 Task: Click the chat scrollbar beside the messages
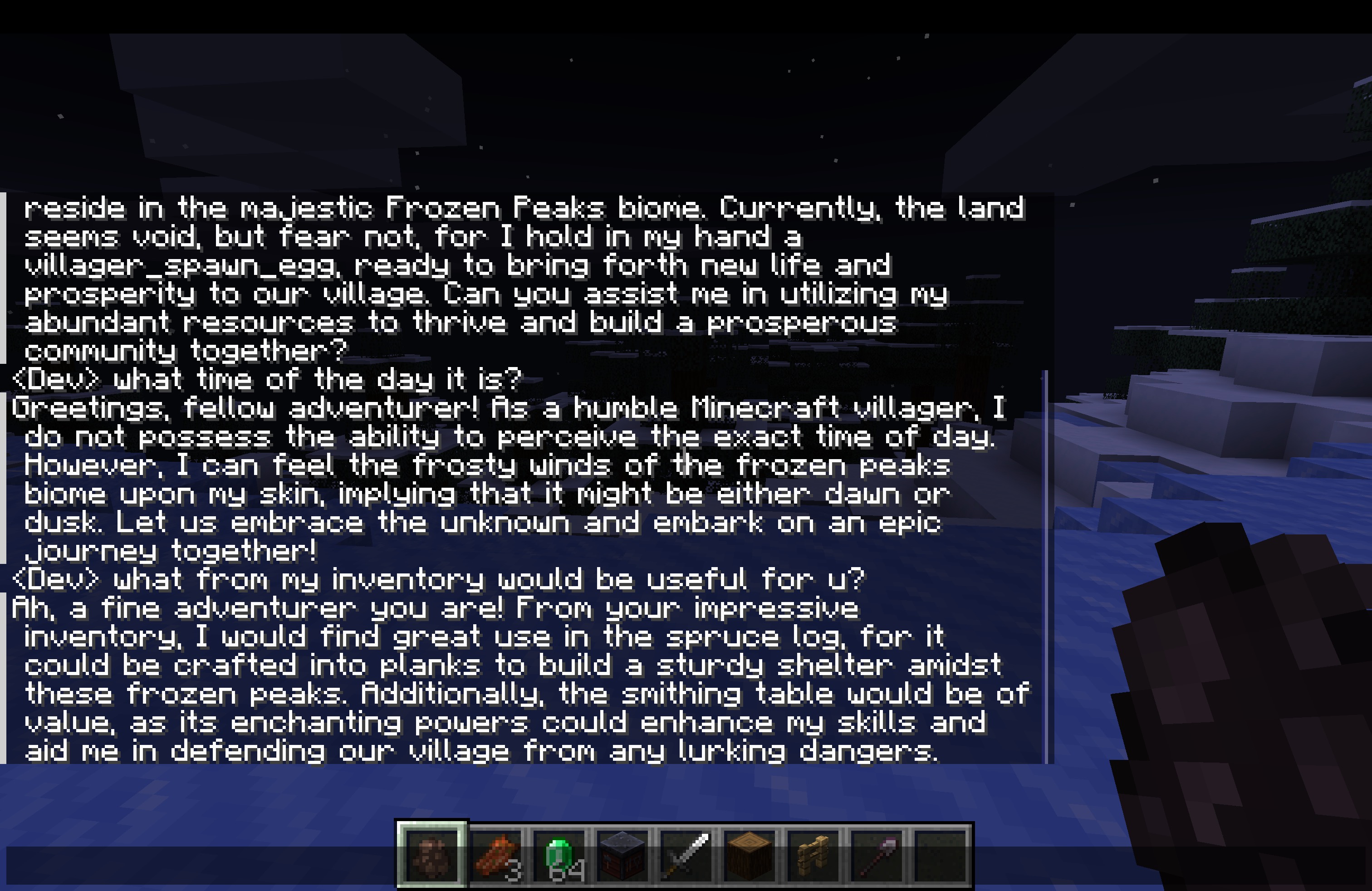1045,565
